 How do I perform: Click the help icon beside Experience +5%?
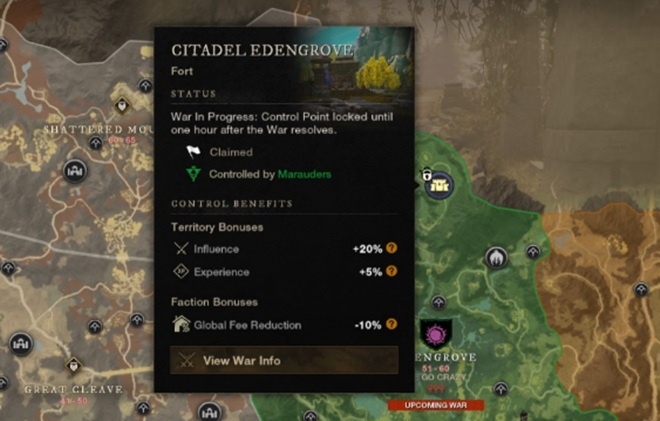coord(392,271)
